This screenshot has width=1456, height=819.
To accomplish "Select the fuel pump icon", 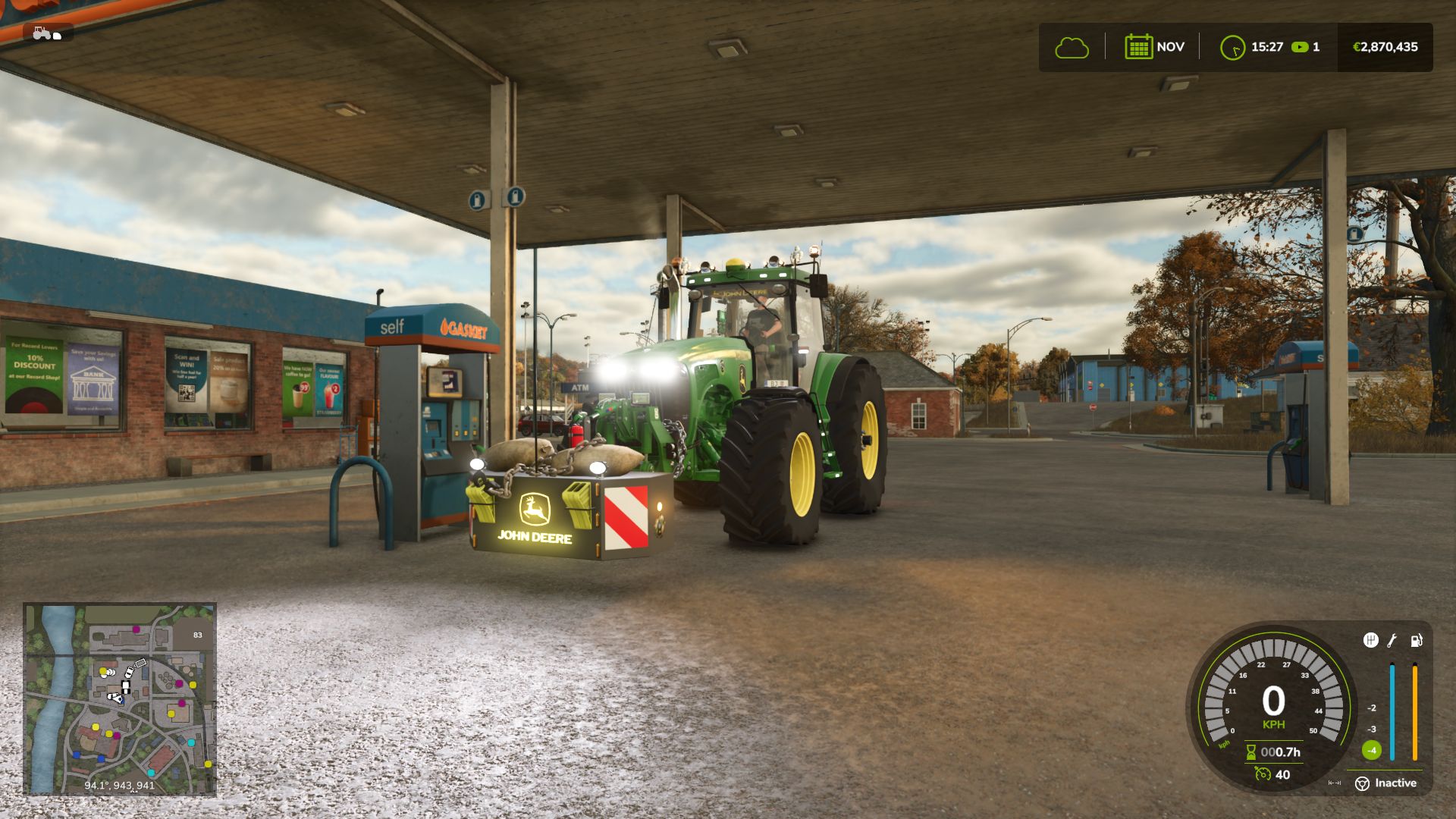I will click(x=1416, y=641).
